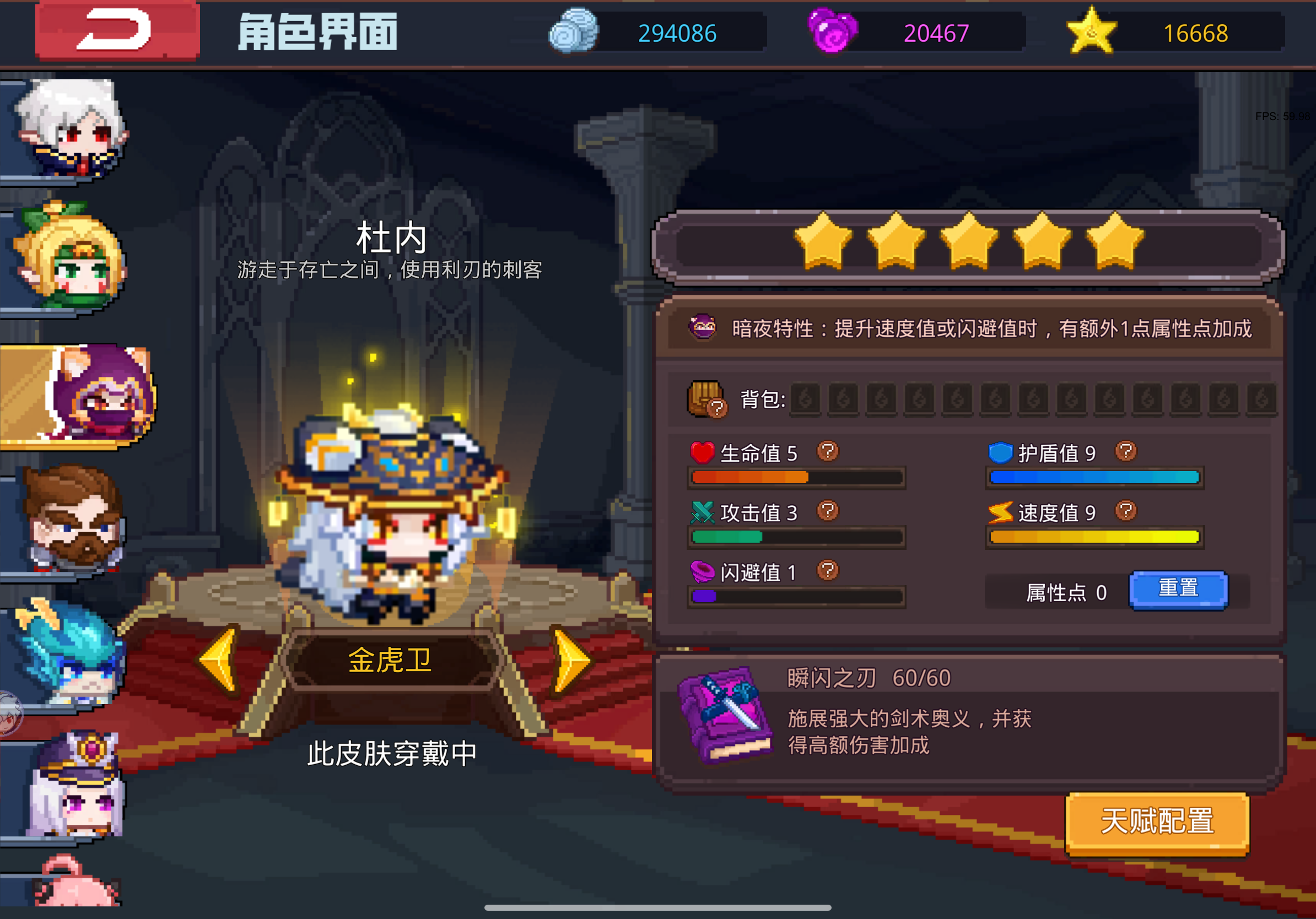This screenshot has width=1316, height=919.
Task: Open the 天赋配置 talent configuration
Action: [x=1157, y=823]
